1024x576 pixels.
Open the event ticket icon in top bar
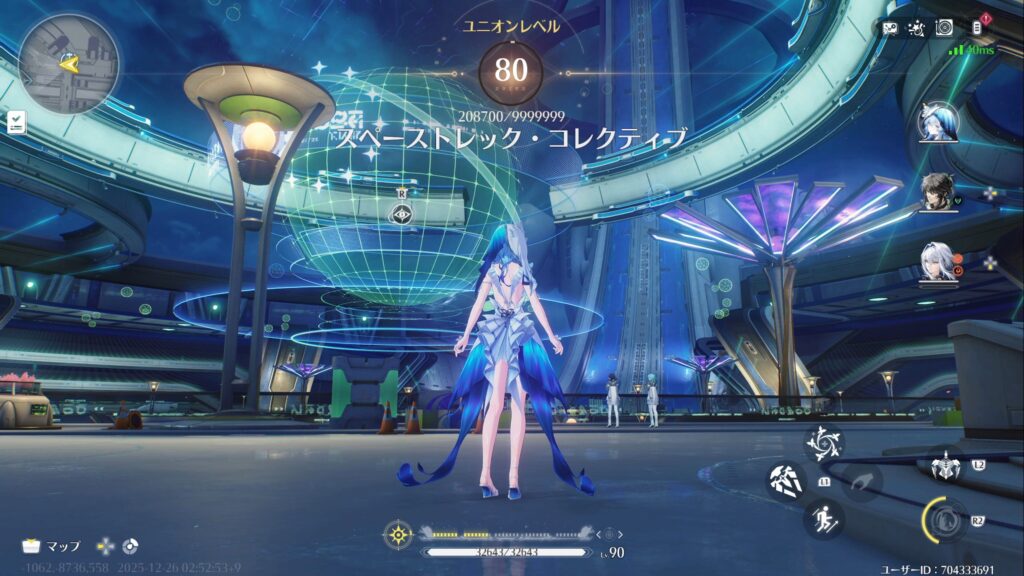tap(890, 28)
